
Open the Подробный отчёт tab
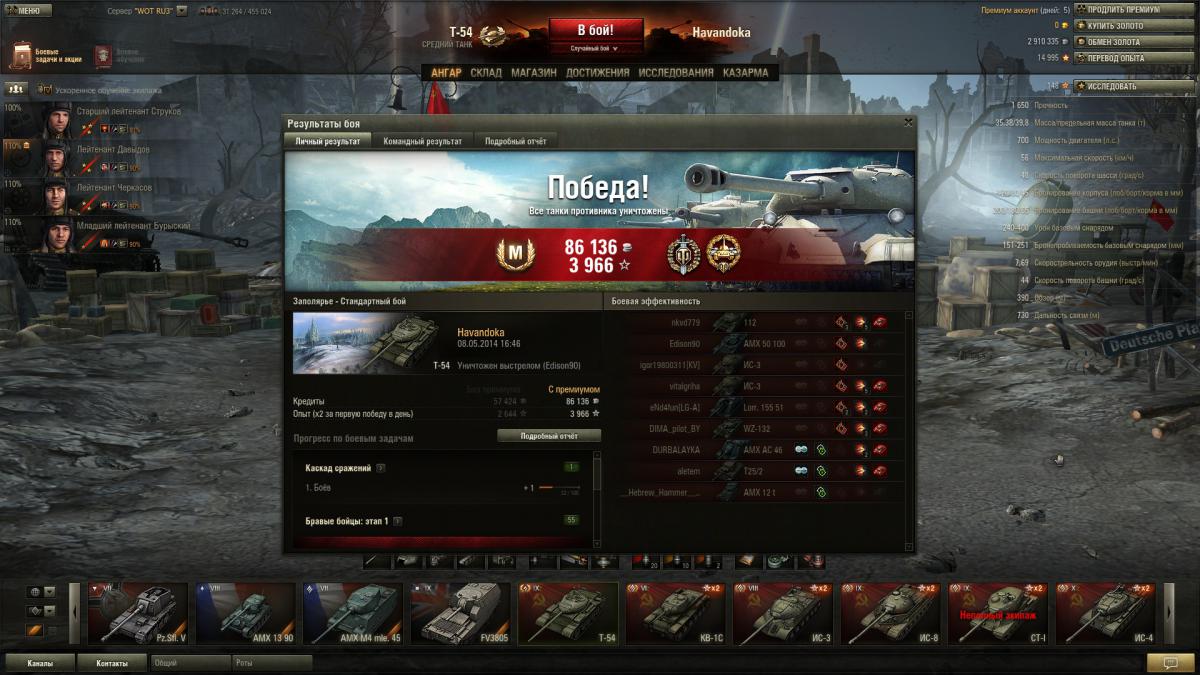coord(515,142)
